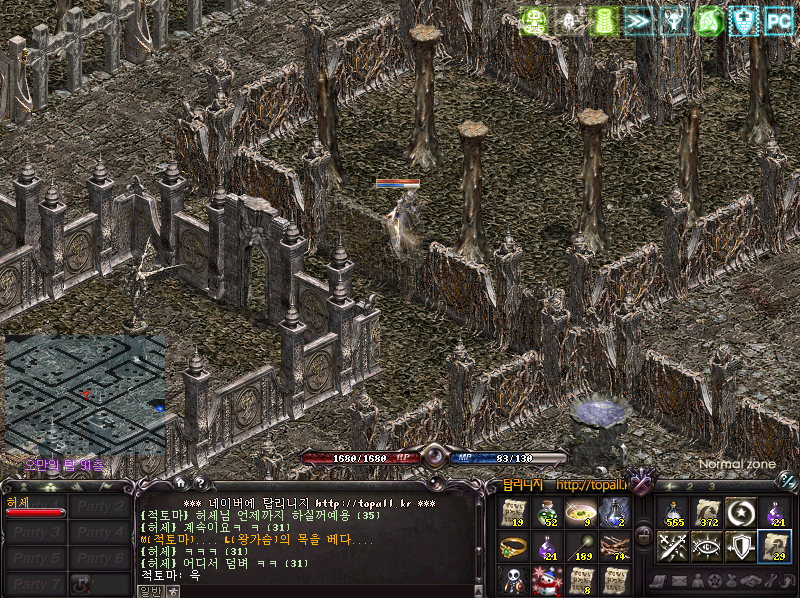Screen dimensions: 800x598
Task: Select the gold ring with green gem
Action: pos(513,547)
